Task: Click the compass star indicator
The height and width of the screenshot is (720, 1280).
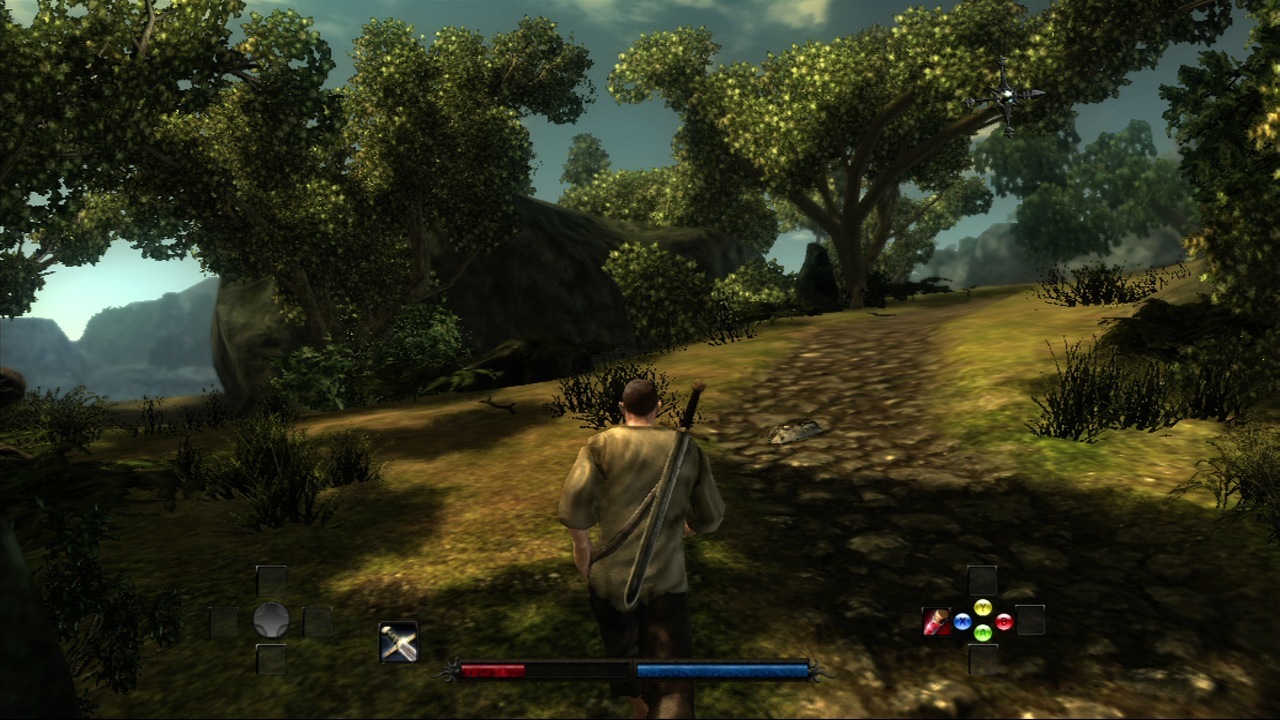Action: (1005, 95)
